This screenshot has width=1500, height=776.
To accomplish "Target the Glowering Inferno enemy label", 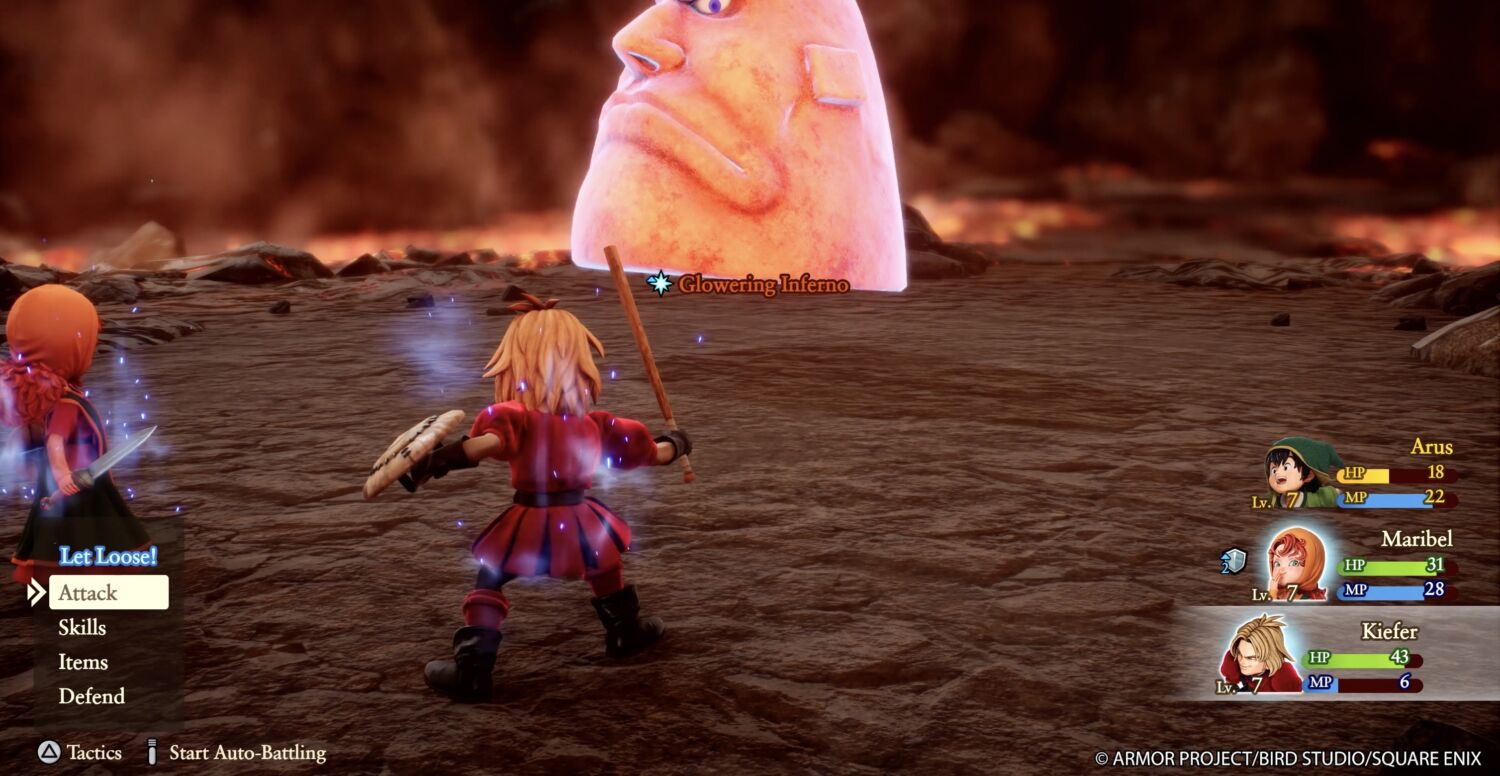I will coord(750,285).
